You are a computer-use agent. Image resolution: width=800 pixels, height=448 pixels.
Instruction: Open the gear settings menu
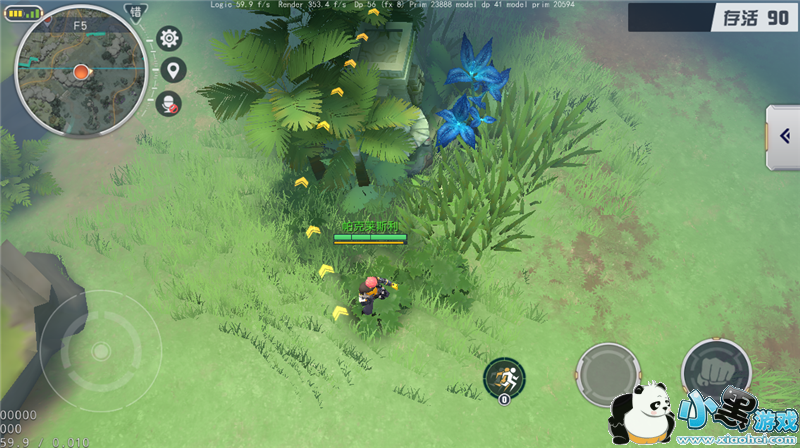click(x=170, y=38)
